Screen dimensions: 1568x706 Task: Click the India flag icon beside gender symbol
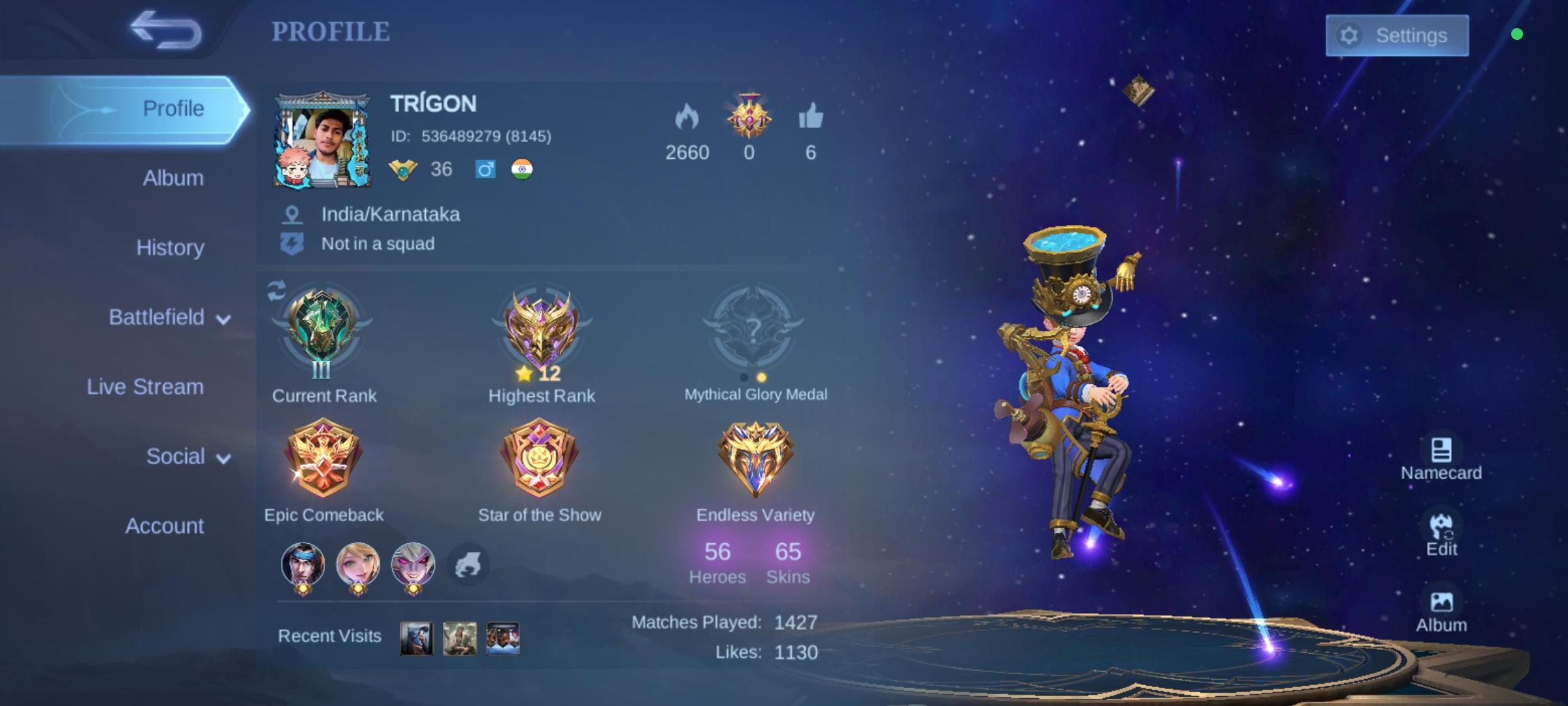tap(521, 169)
